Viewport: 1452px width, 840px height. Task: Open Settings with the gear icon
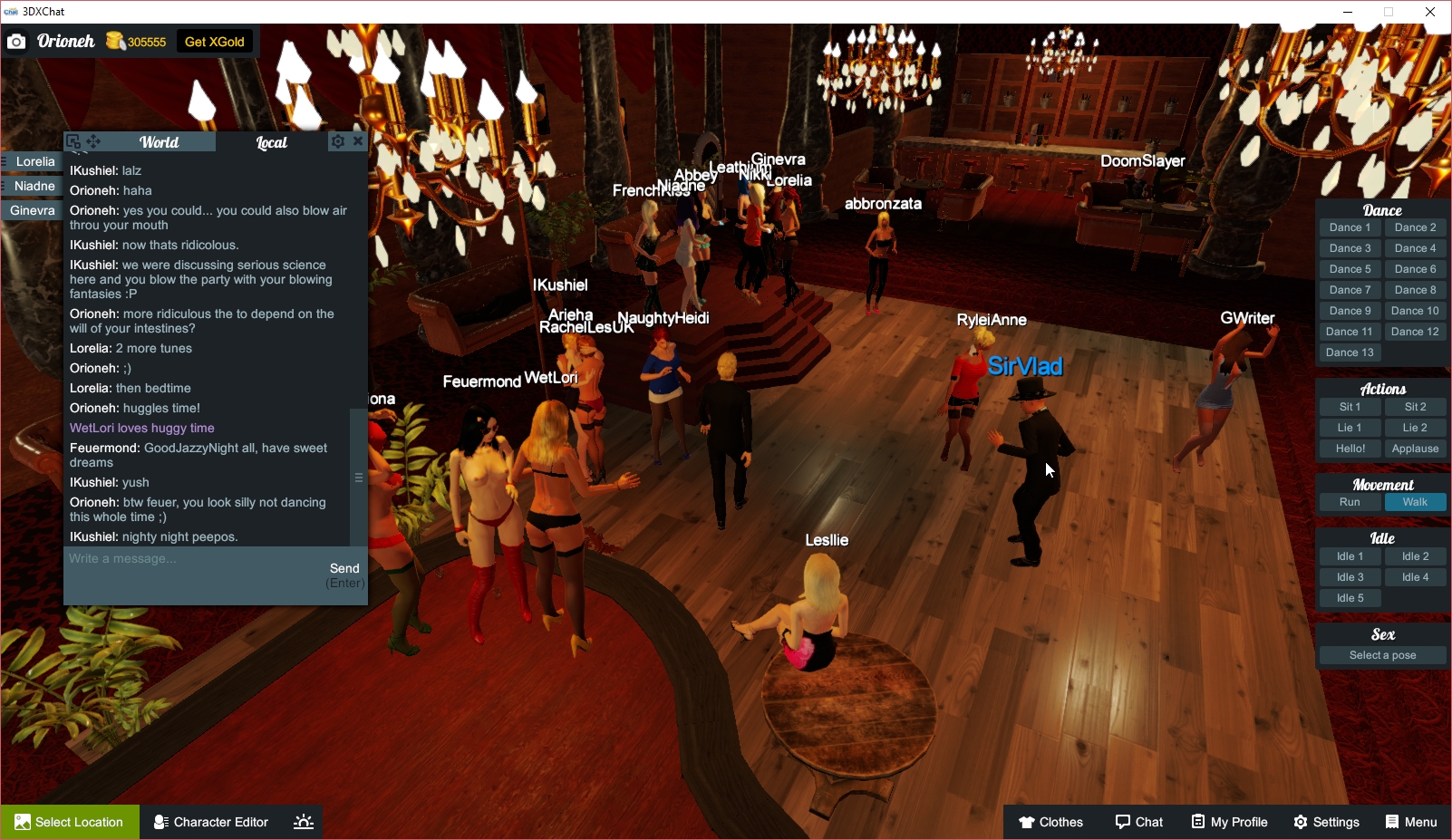tap(1300, 822)
